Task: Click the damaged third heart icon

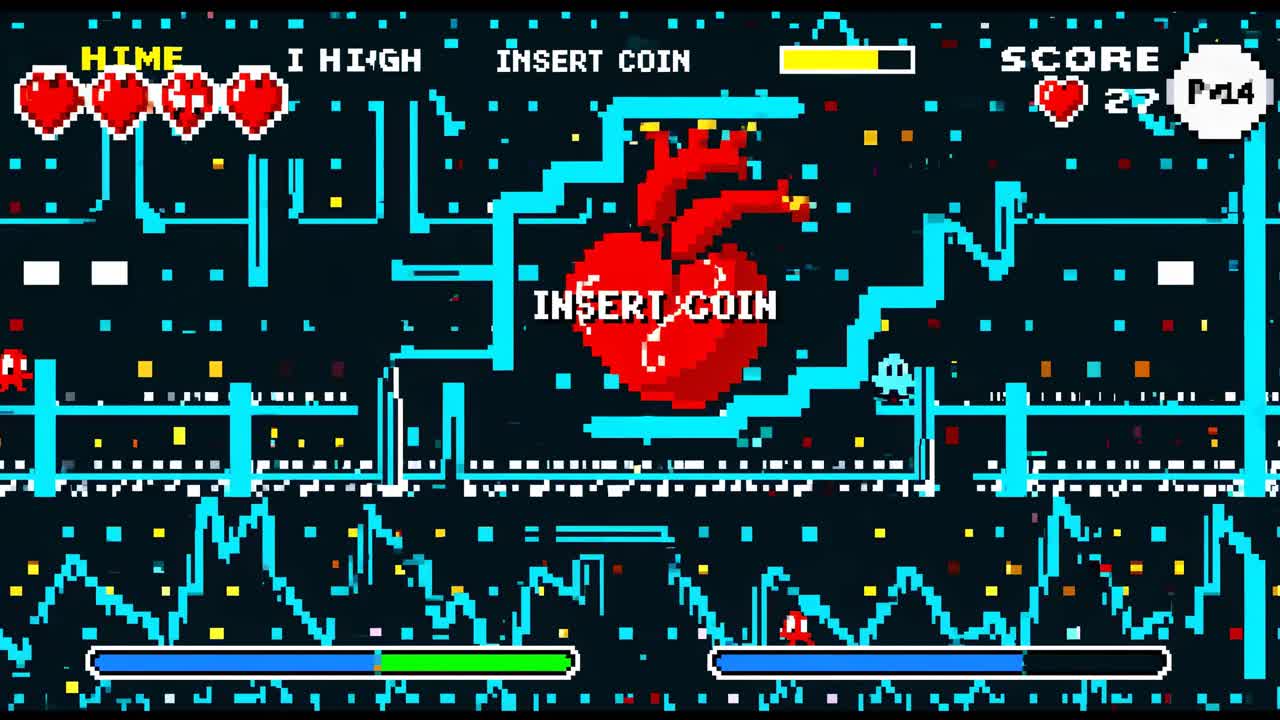Action: tap(185, 100)
